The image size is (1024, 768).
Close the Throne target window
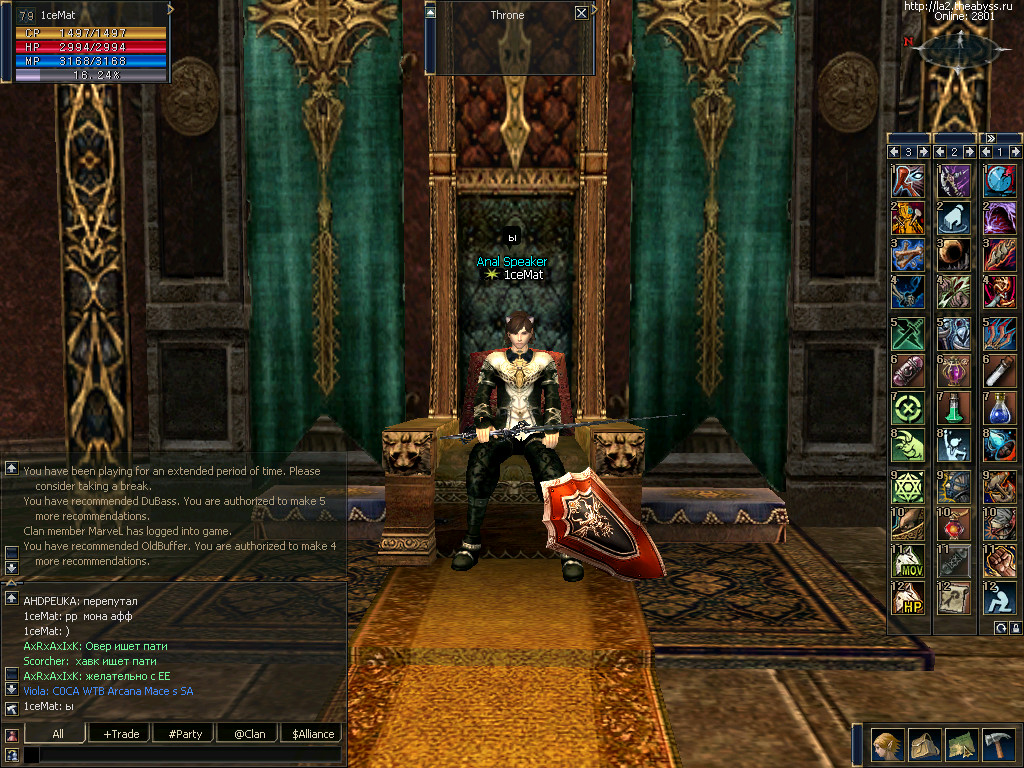(581, 14)
